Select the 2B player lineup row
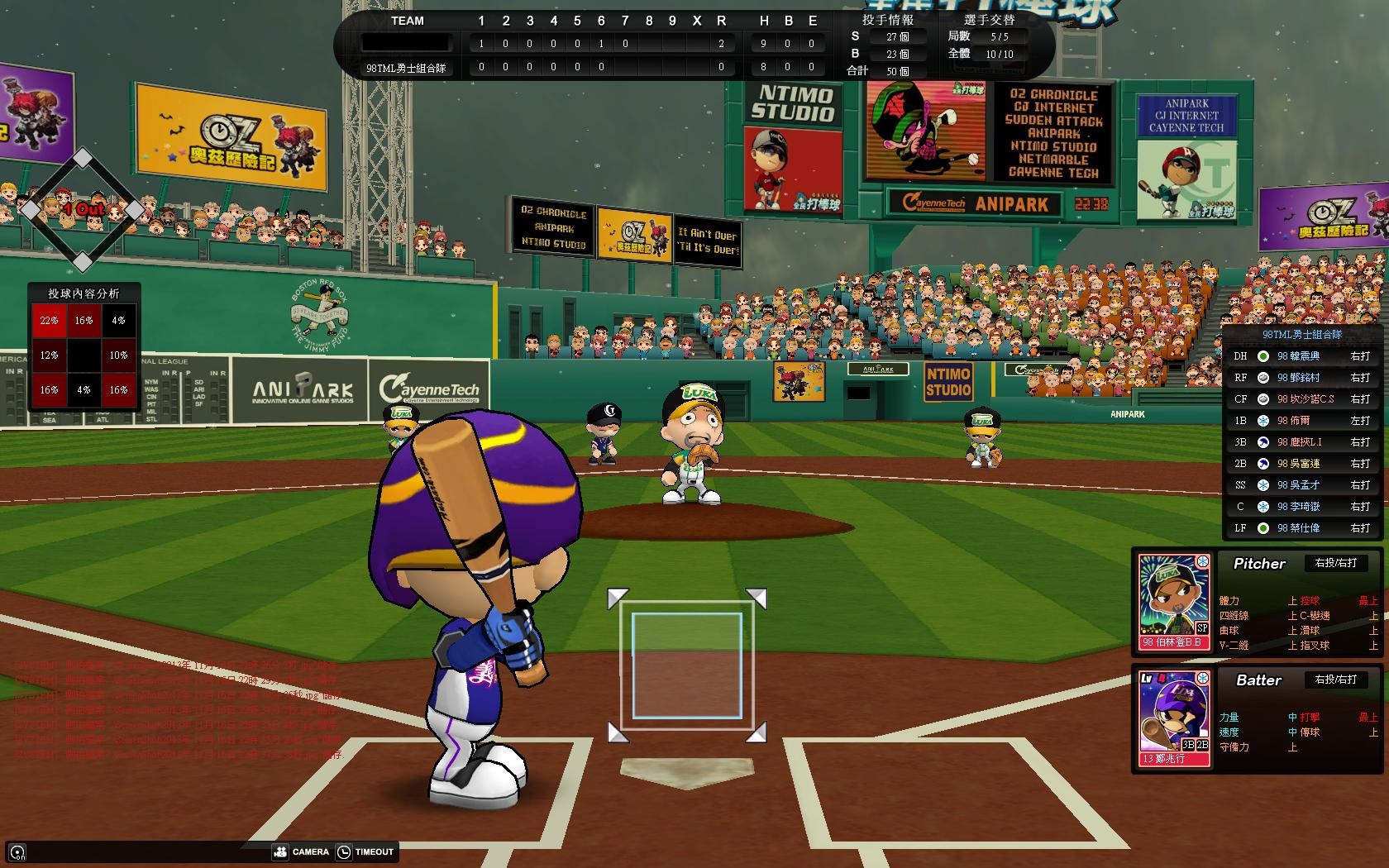Image resolution: width=1389 pixels, height=868 pixels. (x=1301, y=464)
